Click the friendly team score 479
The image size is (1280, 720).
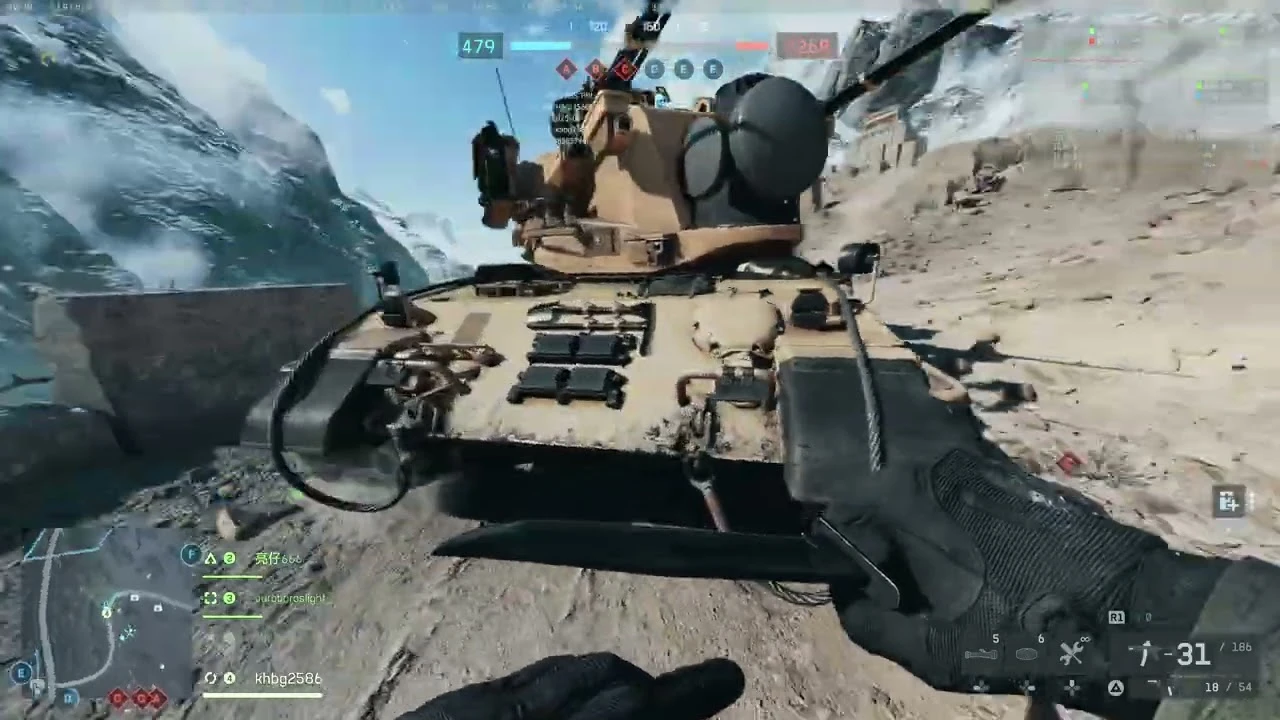pos(480,47)
